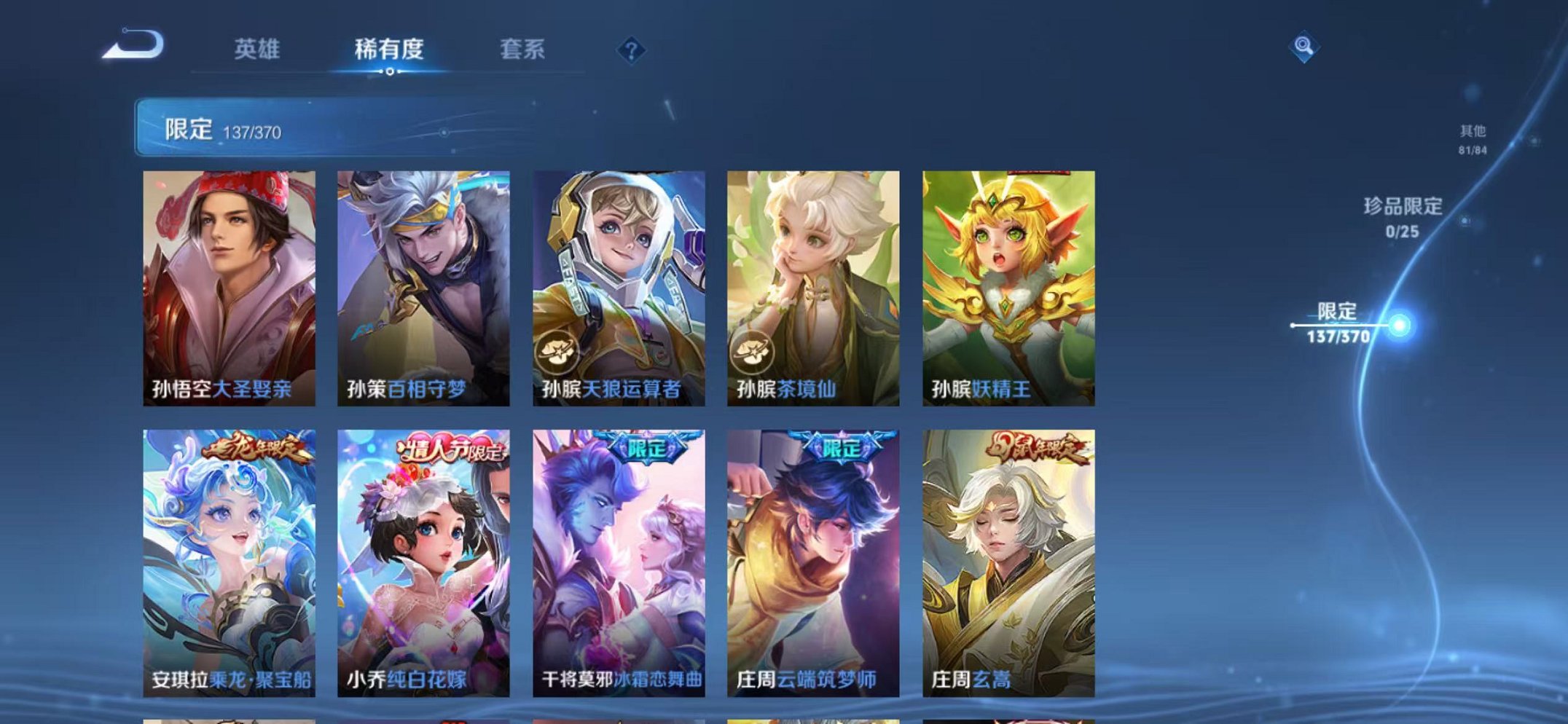Viewport: 1568px width, 724px height.
Task: Open the help question mark icon
Action: pyautogui.click(x=632, y=50)
